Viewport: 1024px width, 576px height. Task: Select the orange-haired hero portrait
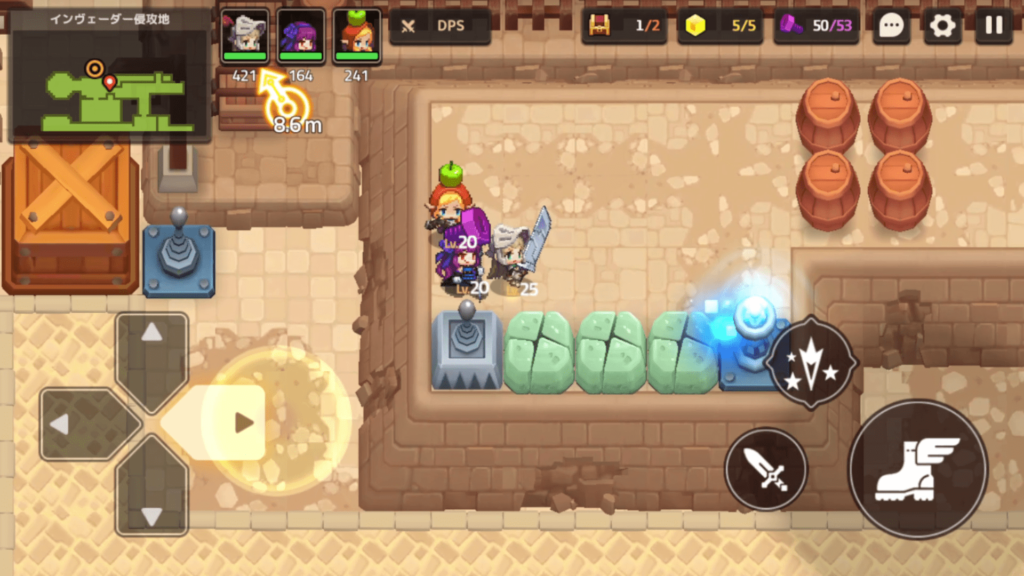[x=356, y=35]
